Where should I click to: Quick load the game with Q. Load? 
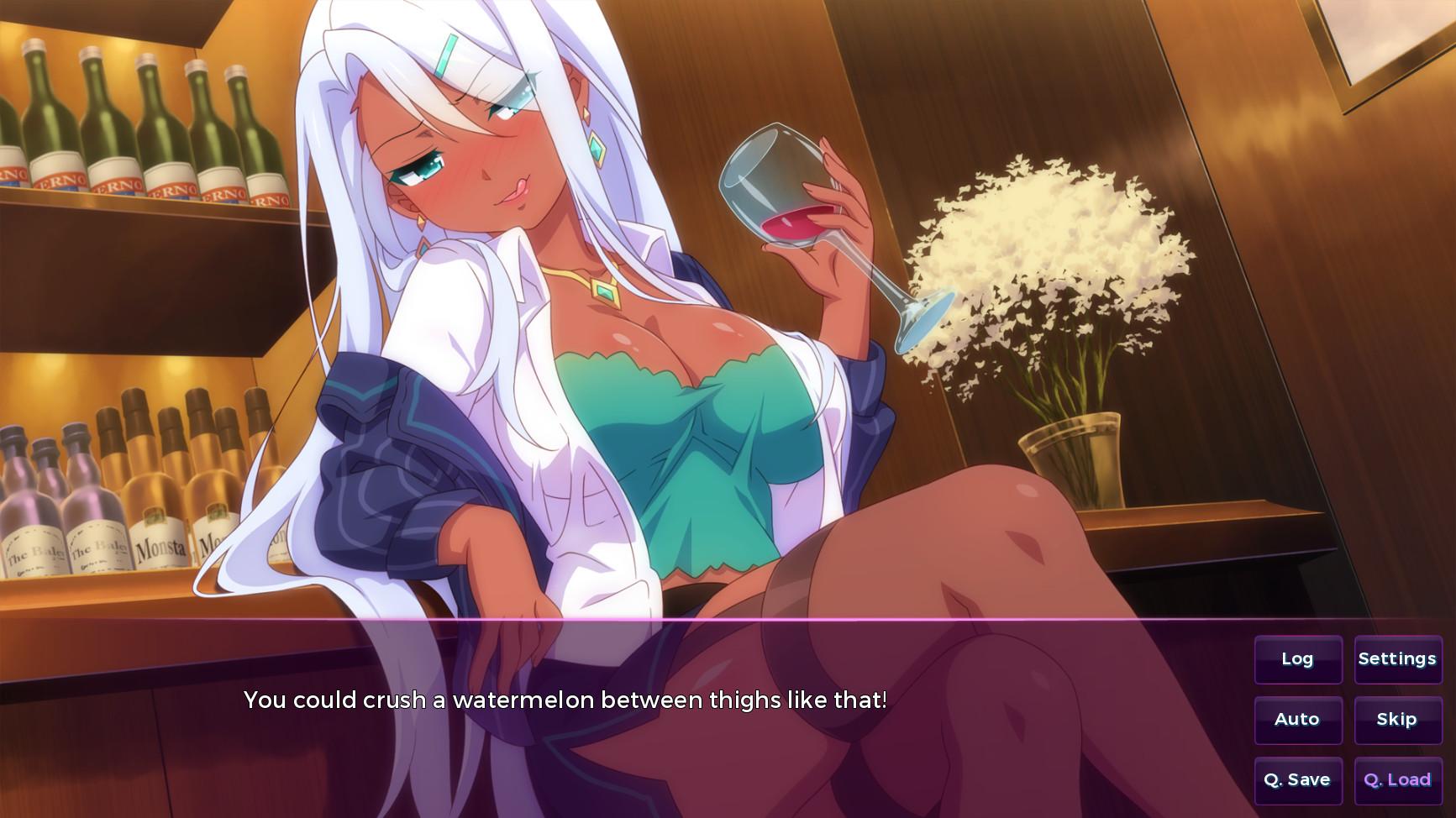1396,780
